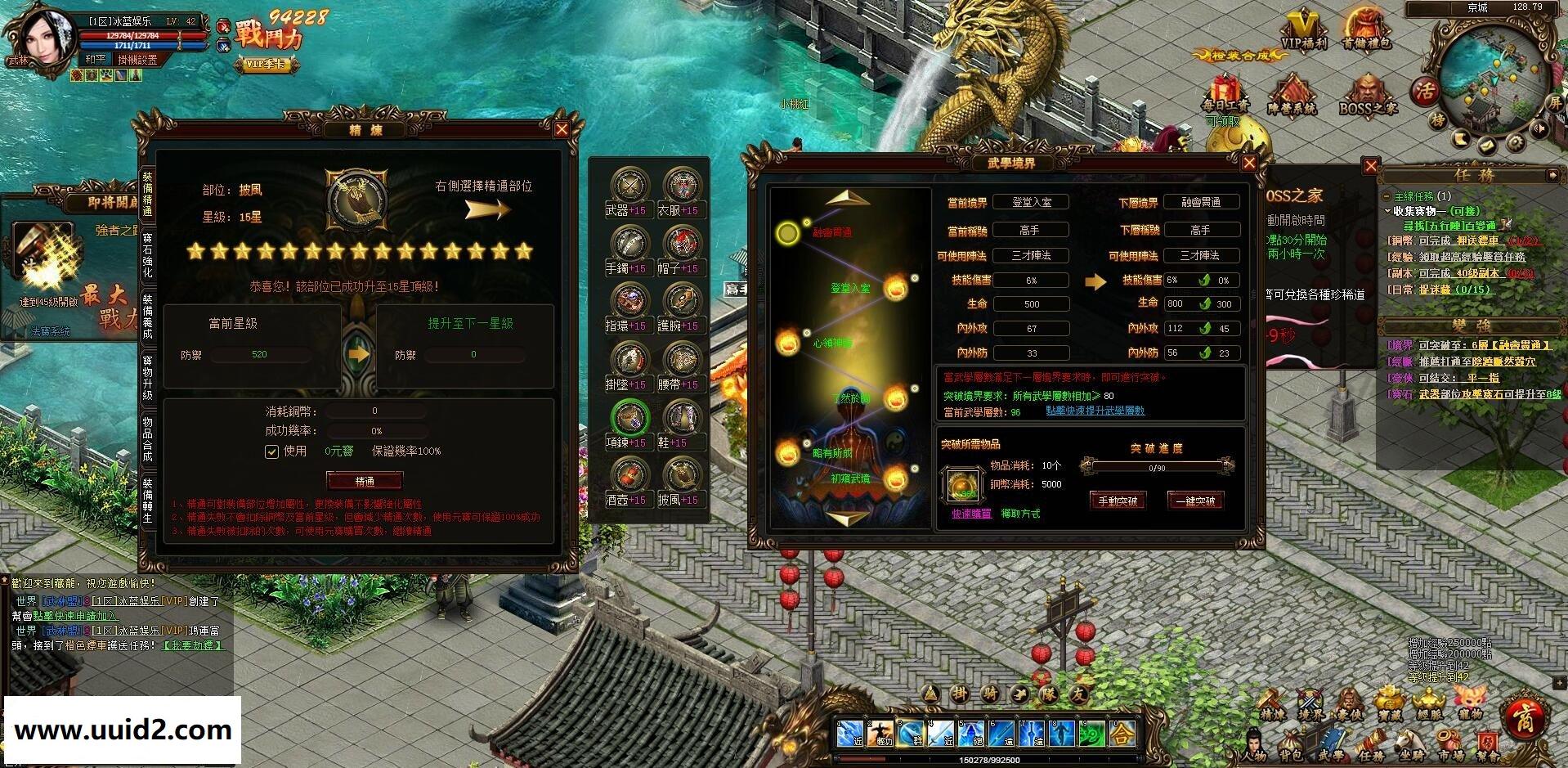The width and height of the screenshot is (1568, 768).
Task: Activate the 一鍵突破 one-click breakthrough button
Action: pos(1195,501)
